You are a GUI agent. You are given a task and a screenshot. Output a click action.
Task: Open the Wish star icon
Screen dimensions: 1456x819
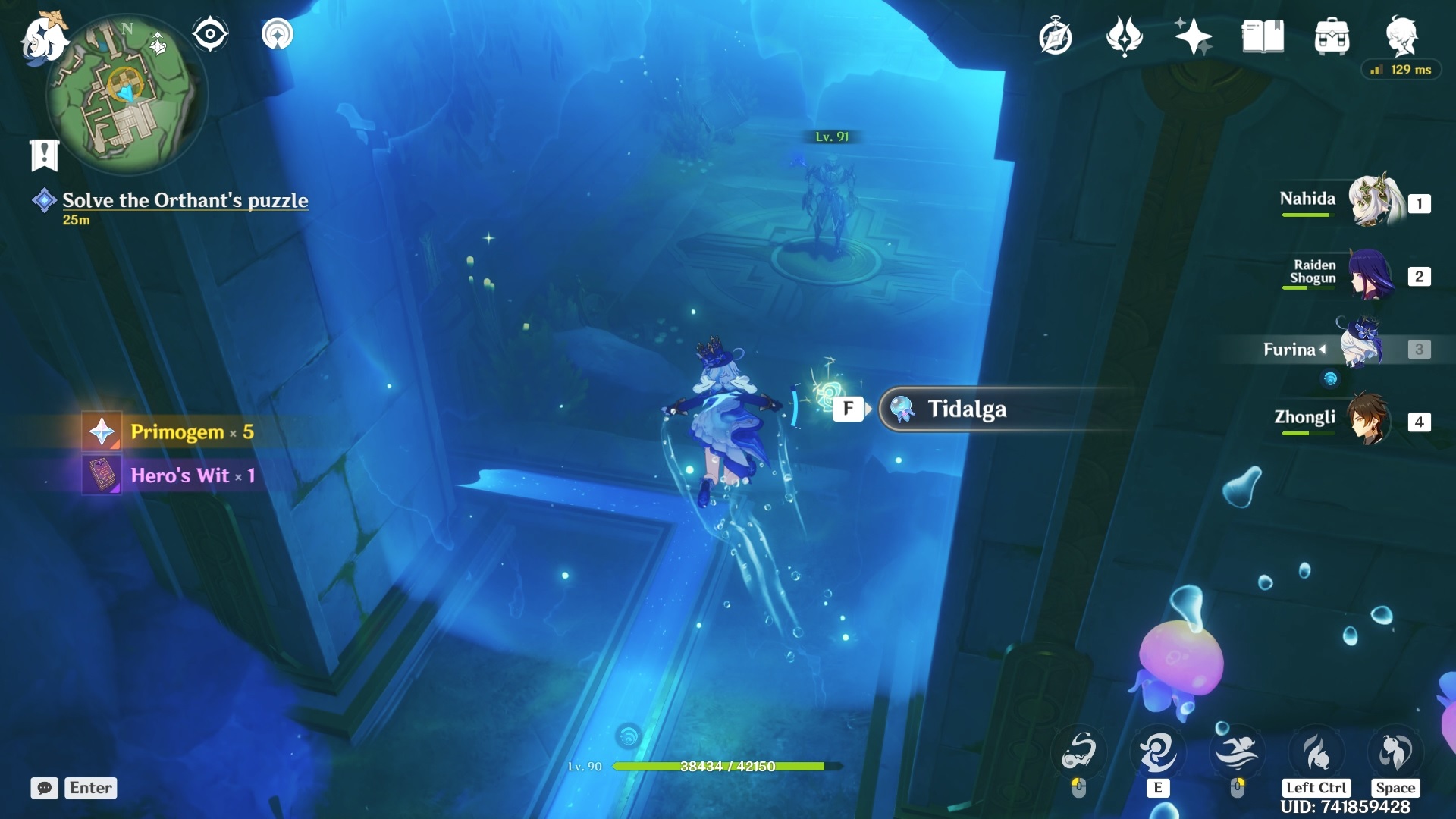pyautogui.click(x=1193, y=36)
